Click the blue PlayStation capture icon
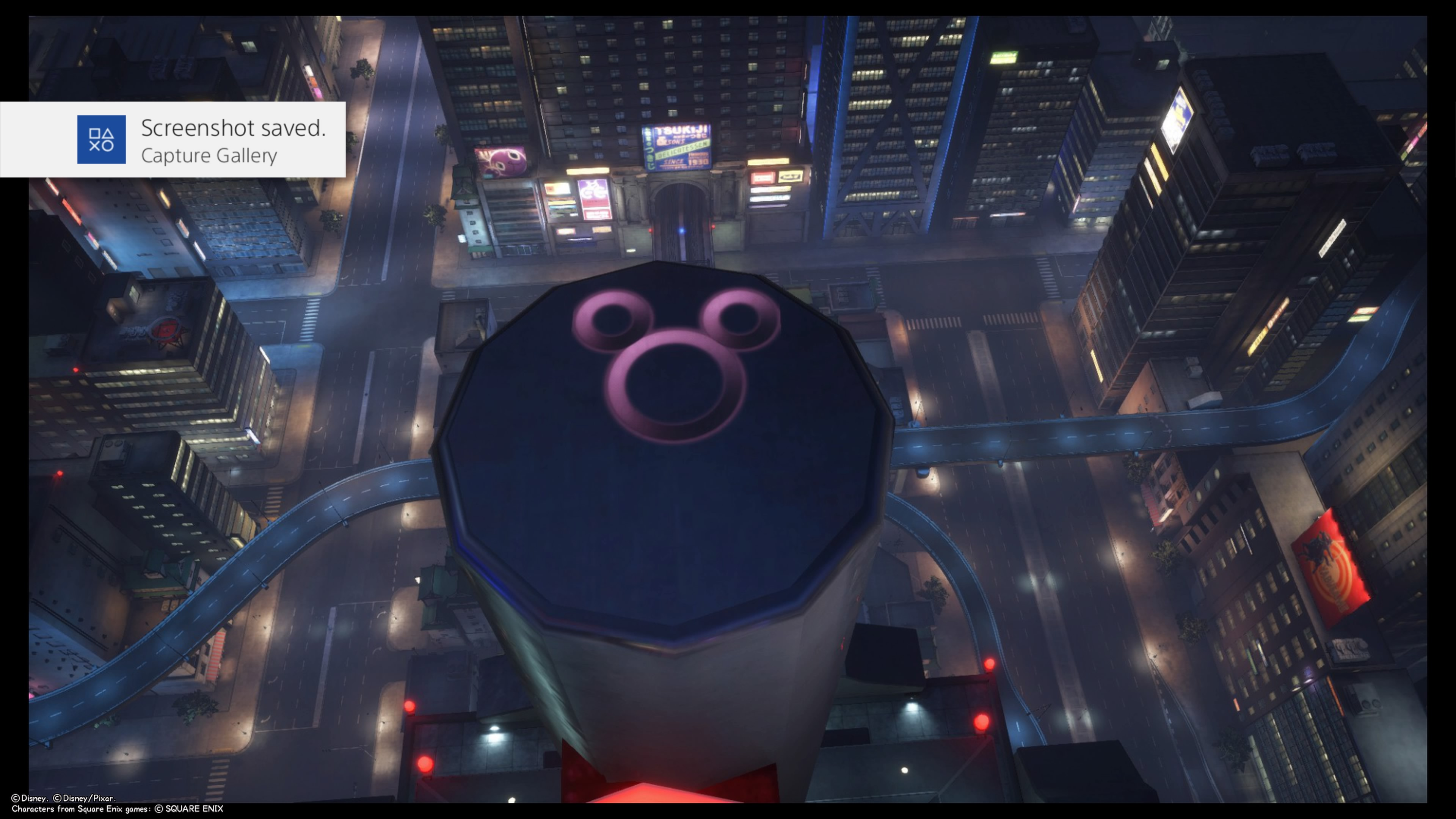The width and height of the screenshot is (1456, 819). [x=101, y=140]
